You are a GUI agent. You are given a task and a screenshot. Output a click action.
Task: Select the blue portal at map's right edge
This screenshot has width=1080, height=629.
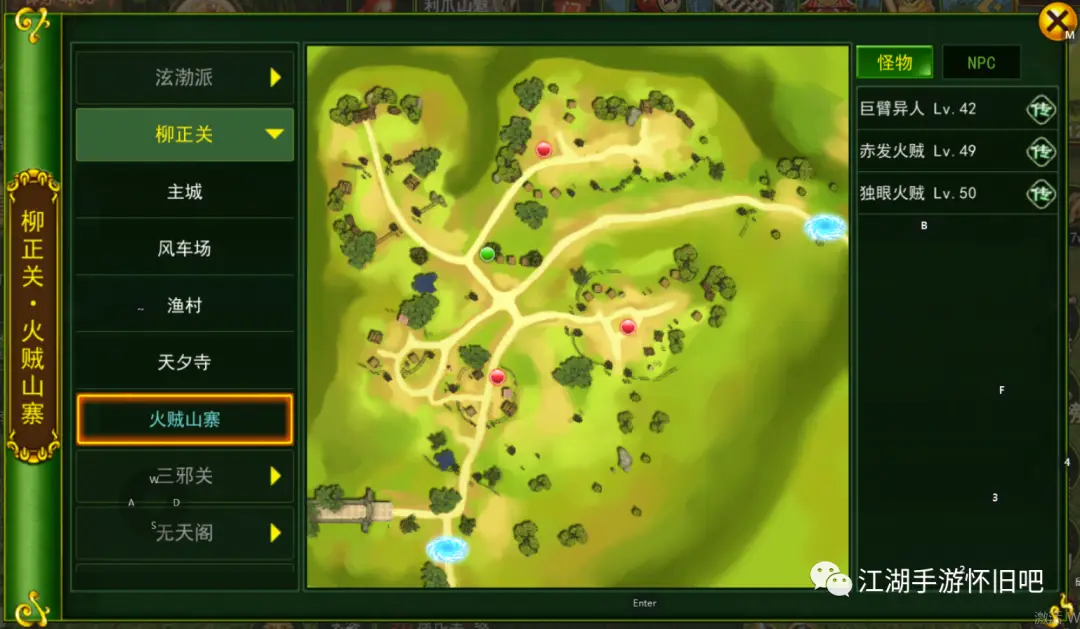click(x=825, y=228)
